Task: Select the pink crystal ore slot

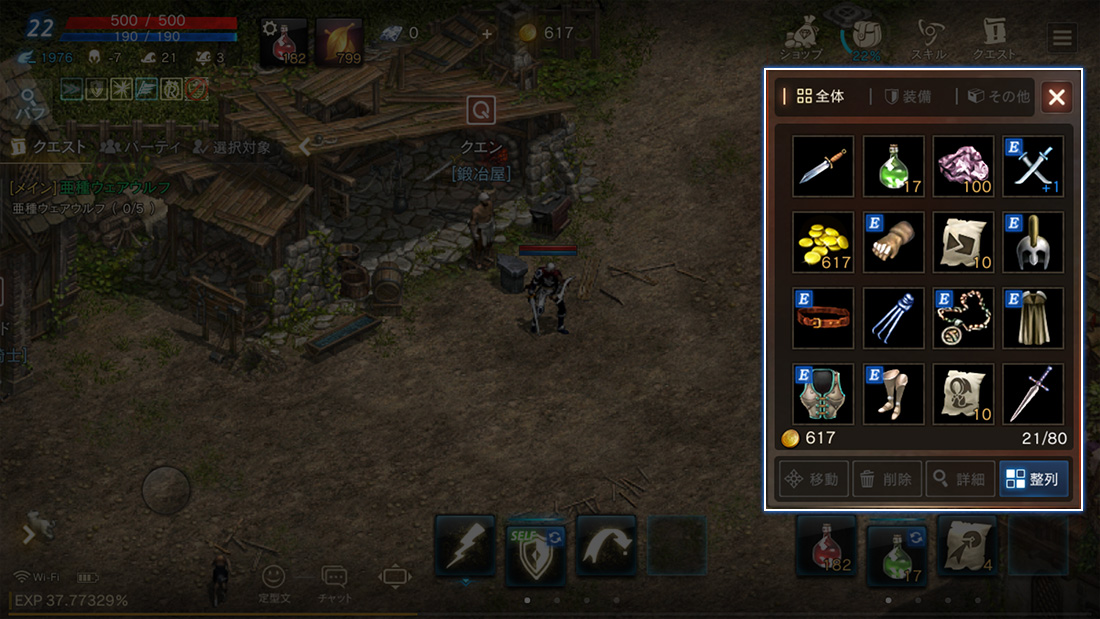Action: pos(963,166)
